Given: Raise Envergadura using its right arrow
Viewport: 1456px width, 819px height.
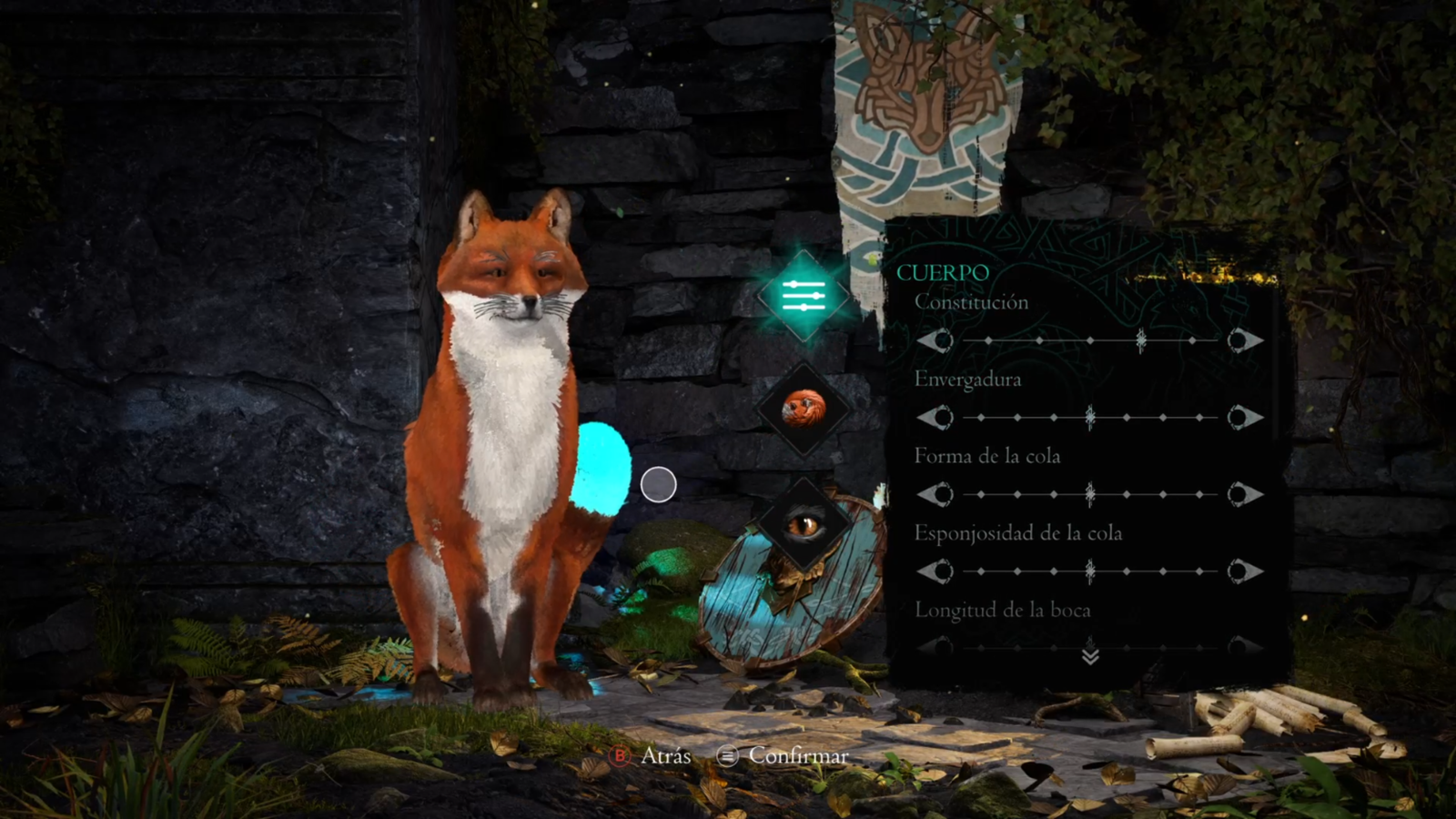Looking at the screenshot, I should pyautogui.click(x=1243, y=418).
